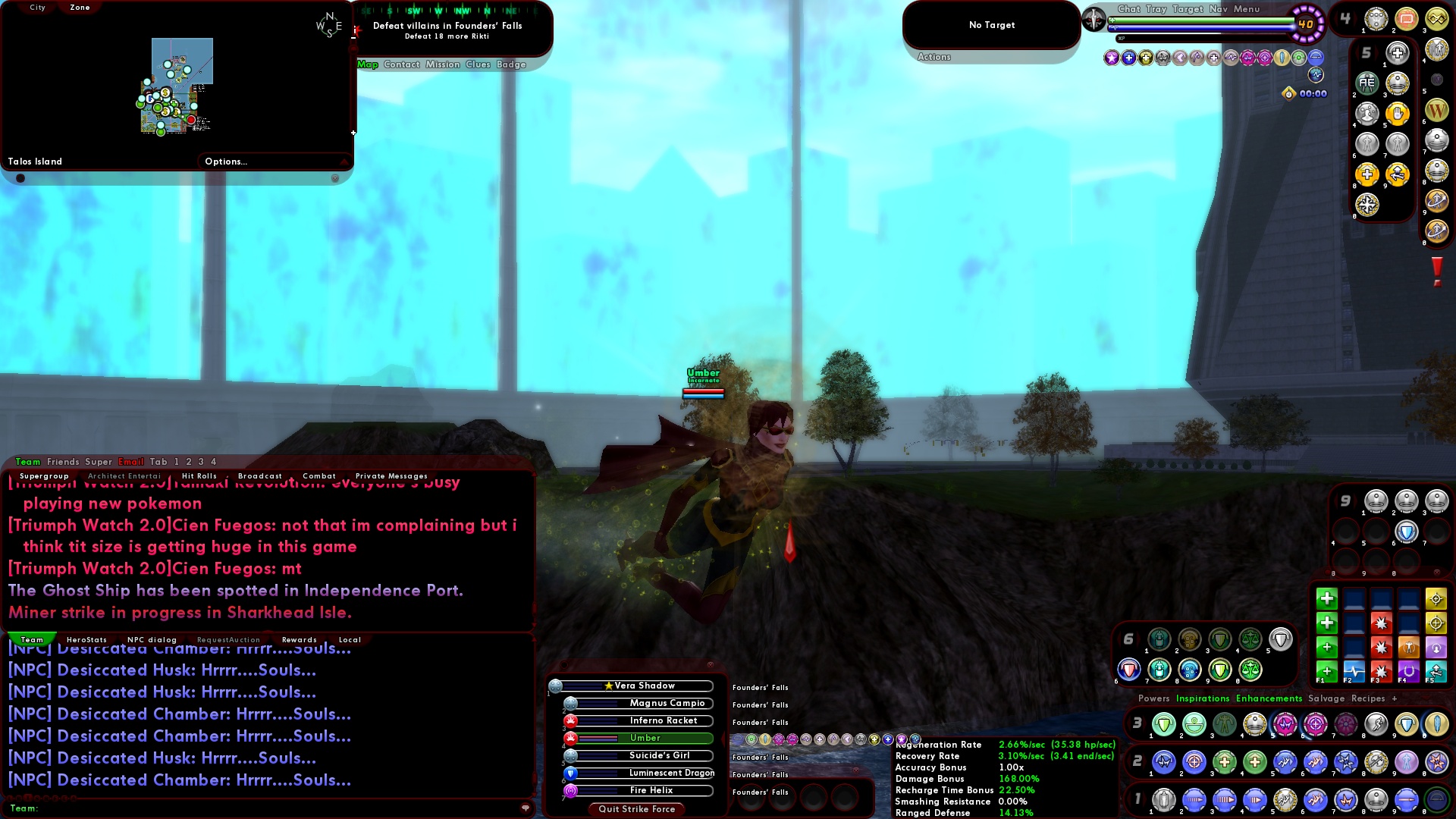Screen dimensions: 1456x819
Task: Activate the pink targeting power in tray 3
Action: [x=1315, y=724]
